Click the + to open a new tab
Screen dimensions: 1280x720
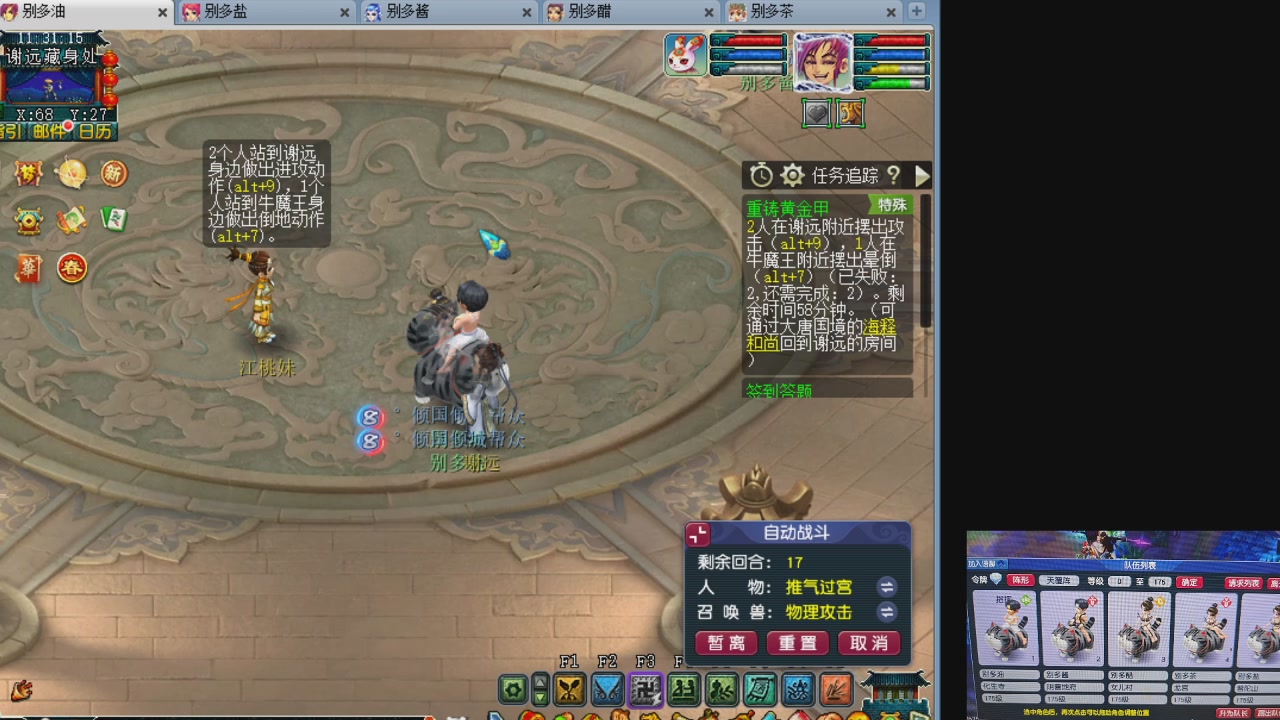[x=916, y=13]
